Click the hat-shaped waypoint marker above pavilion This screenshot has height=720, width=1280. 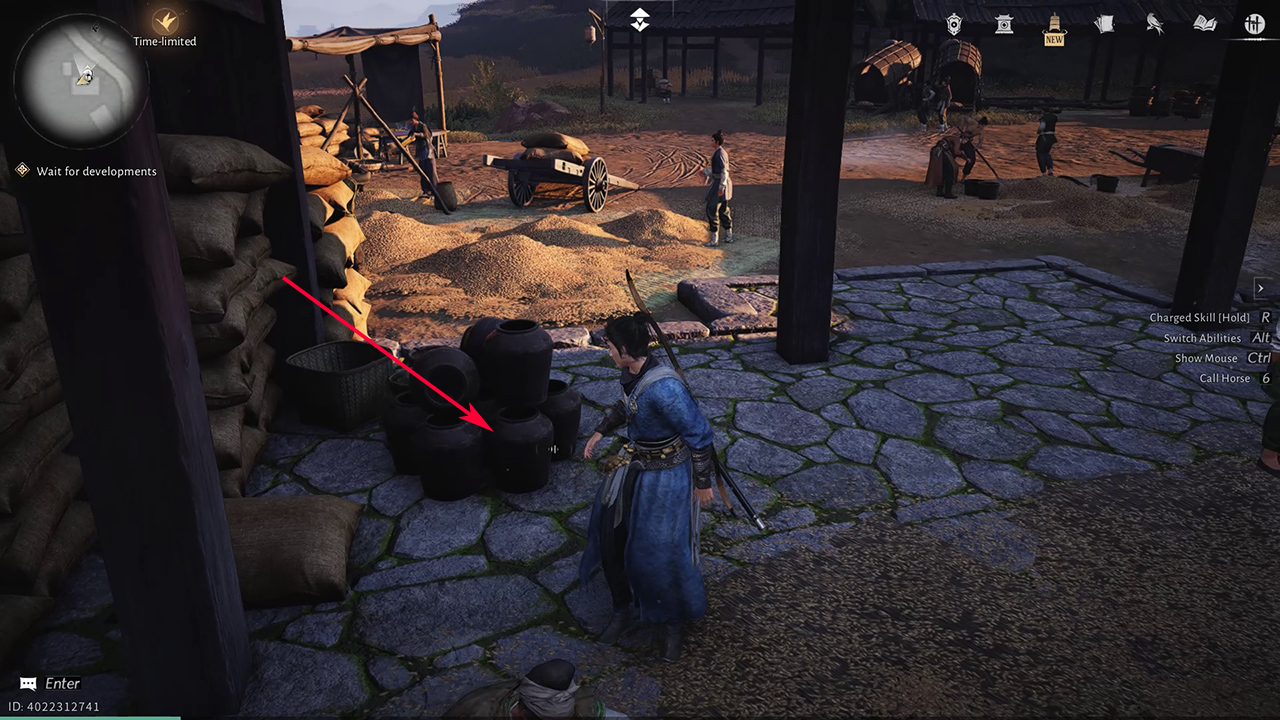coord(638,18)
